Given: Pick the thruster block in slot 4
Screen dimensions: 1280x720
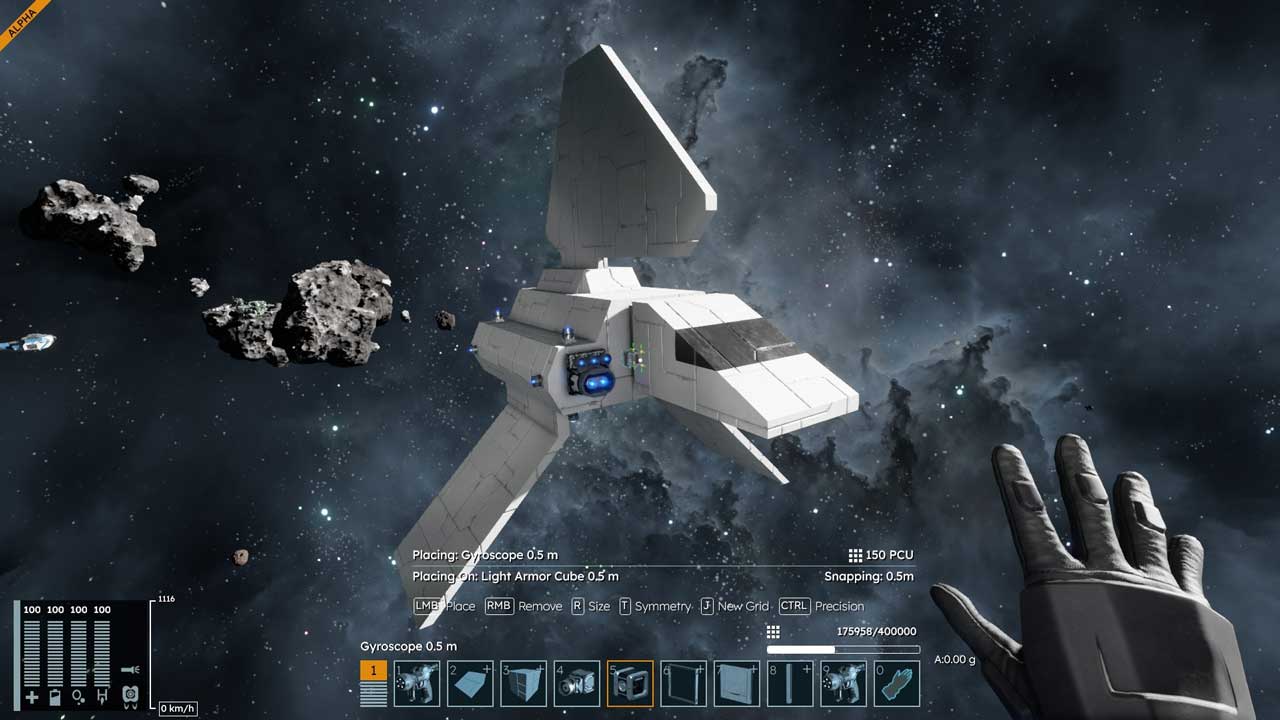Looking at the screenshot, I should pyautogui.click(x=577, y=684).
